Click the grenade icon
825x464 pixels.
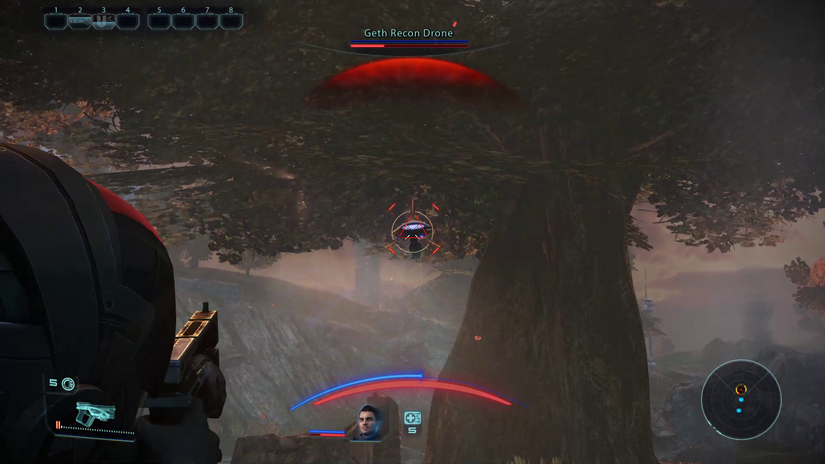pos(67,384)
